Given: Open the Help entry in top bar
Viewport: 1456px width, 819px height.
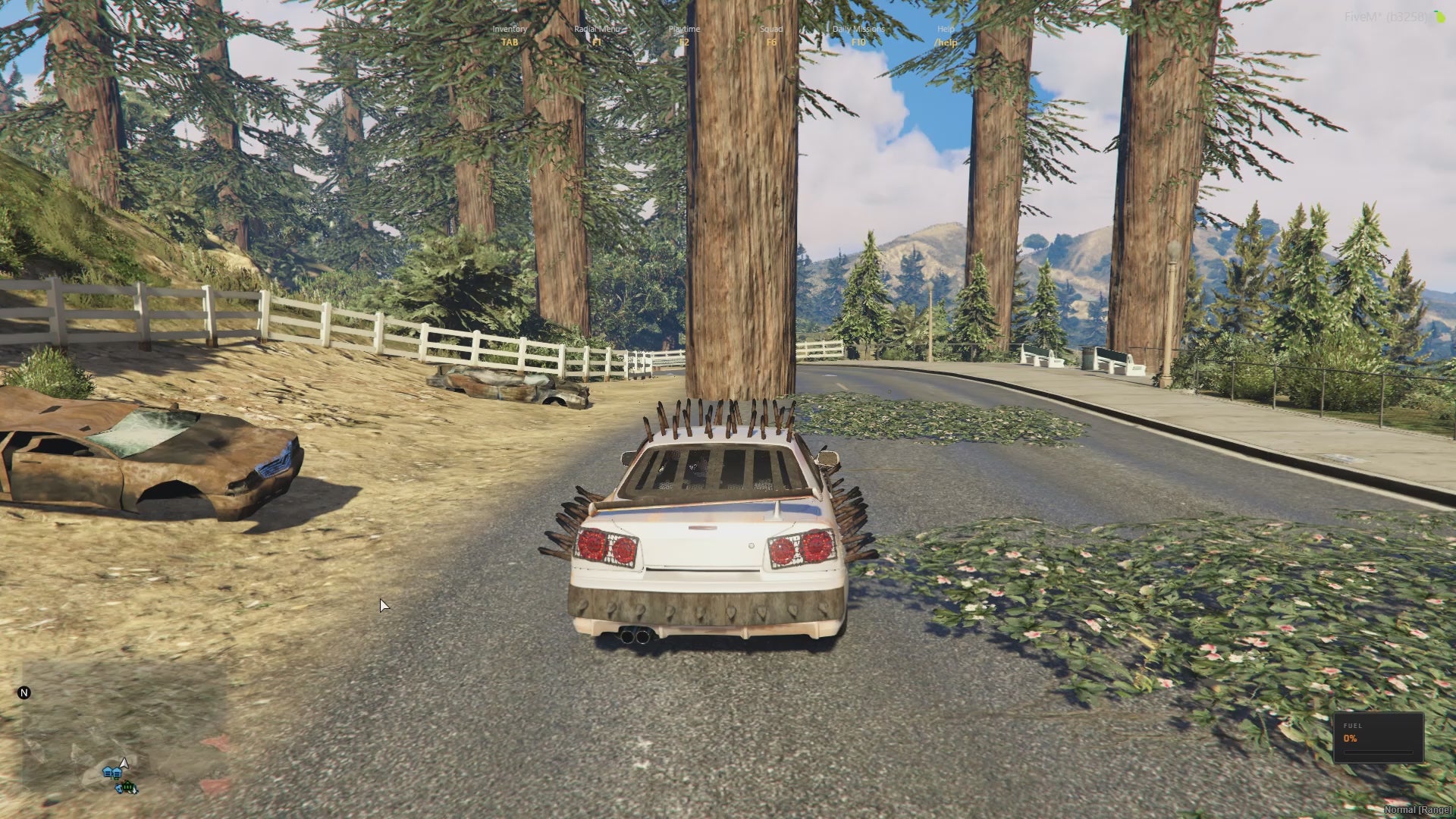Looking at the screenshot, I should (946, 35).
